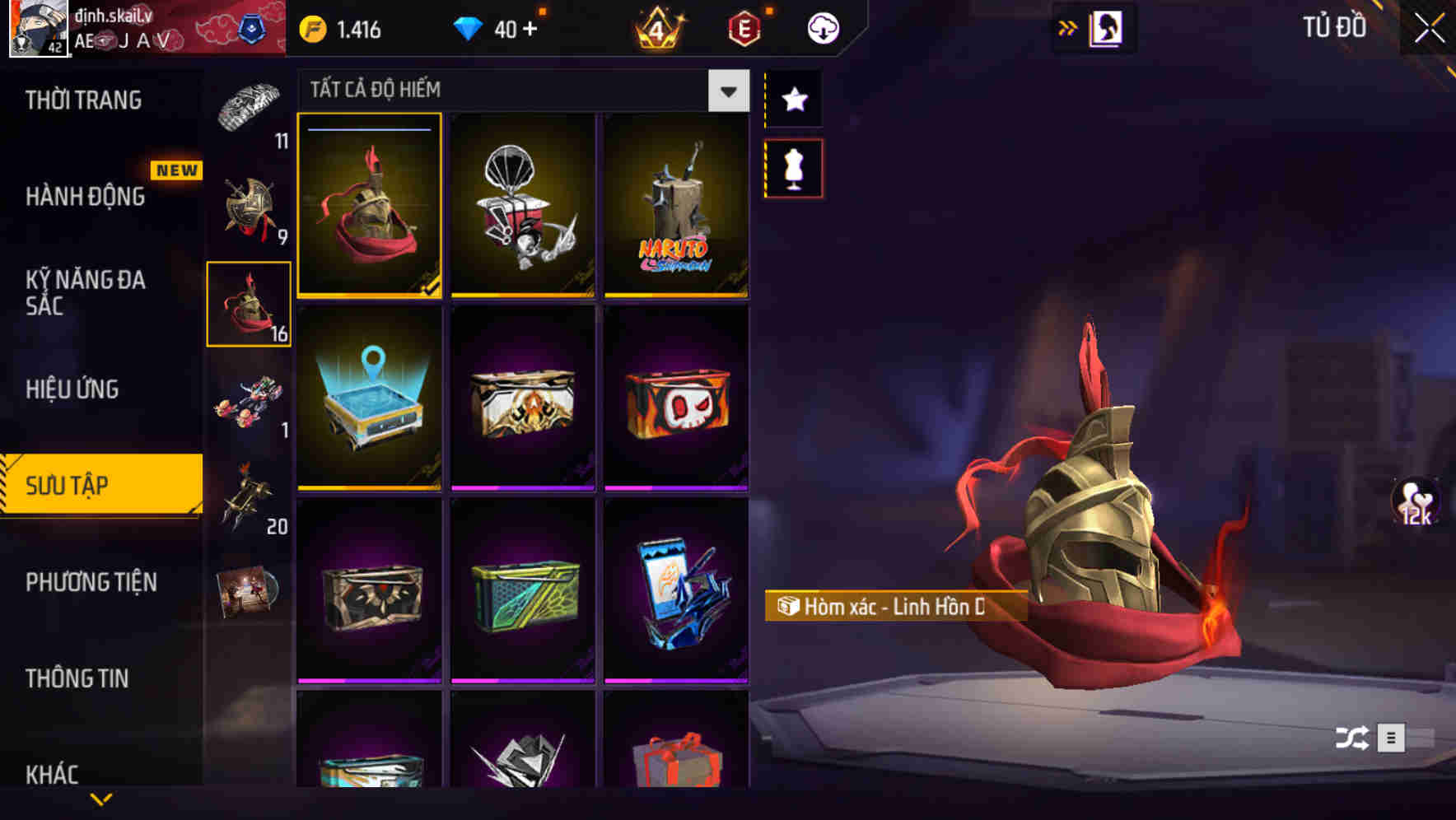This screenshot has height=820, width=1456.
Task: Click the double-arrow character preview expander
Action: tap(1068, 26)
